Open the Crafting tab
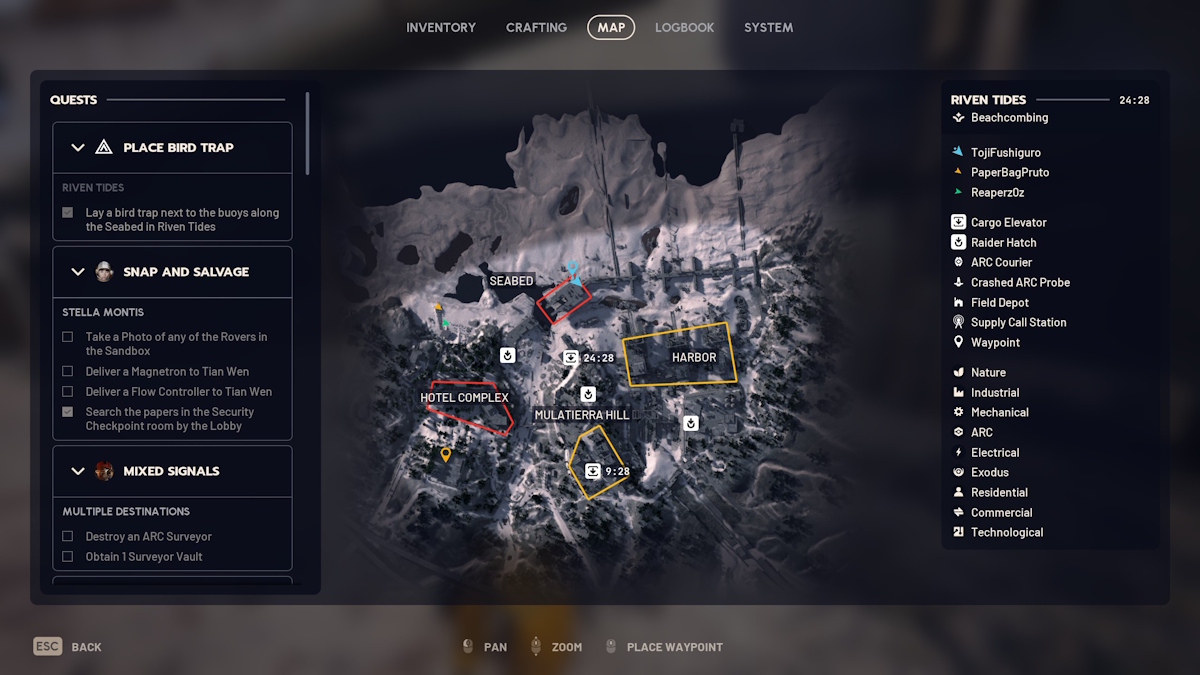The image size is (1200, 675). tap(536, 28)
